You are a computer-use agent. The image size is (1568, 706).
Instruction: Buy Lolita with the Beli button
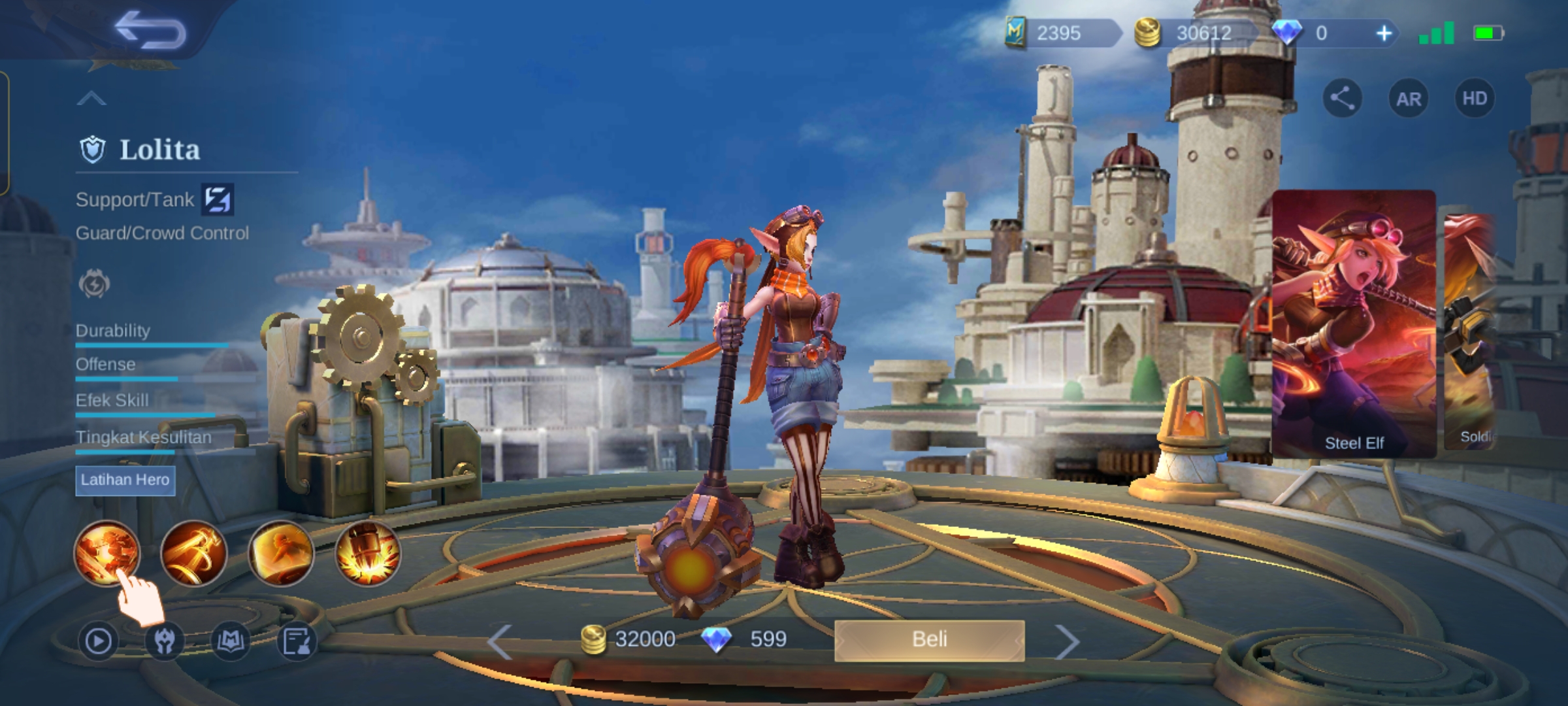[x=929, y=639]
